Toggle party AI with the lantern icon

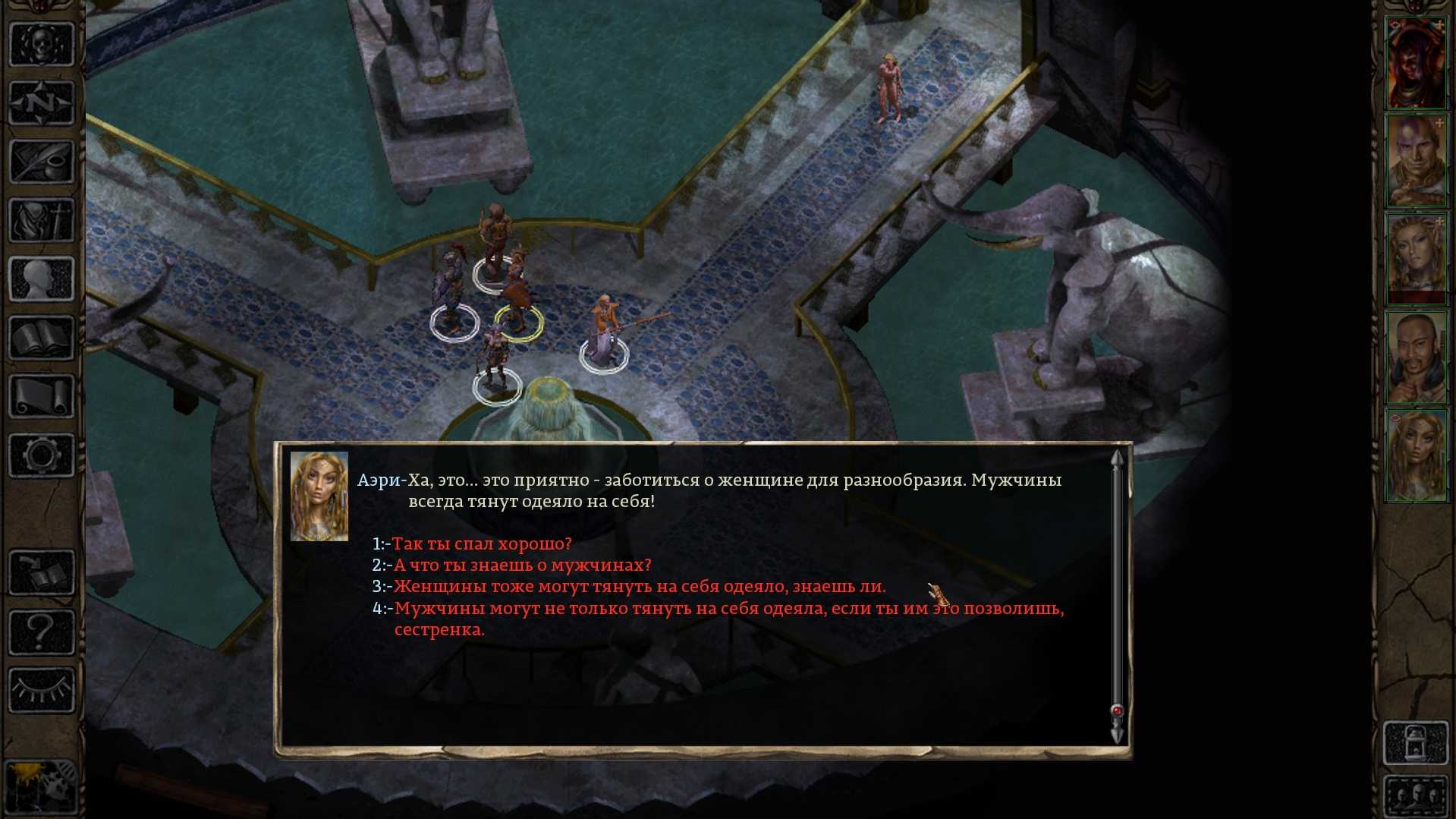(x=1416, y=743)
